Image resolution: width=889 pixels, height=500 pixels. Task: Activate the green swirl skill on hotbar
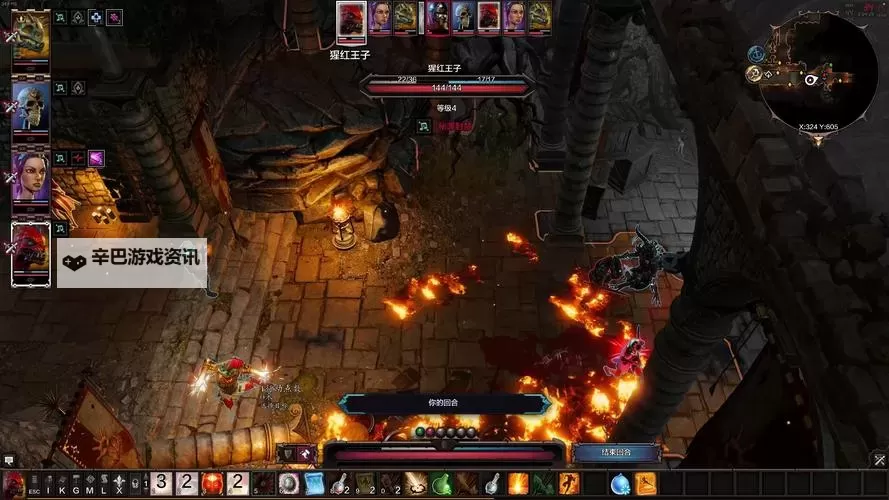[x=442, y=484]
